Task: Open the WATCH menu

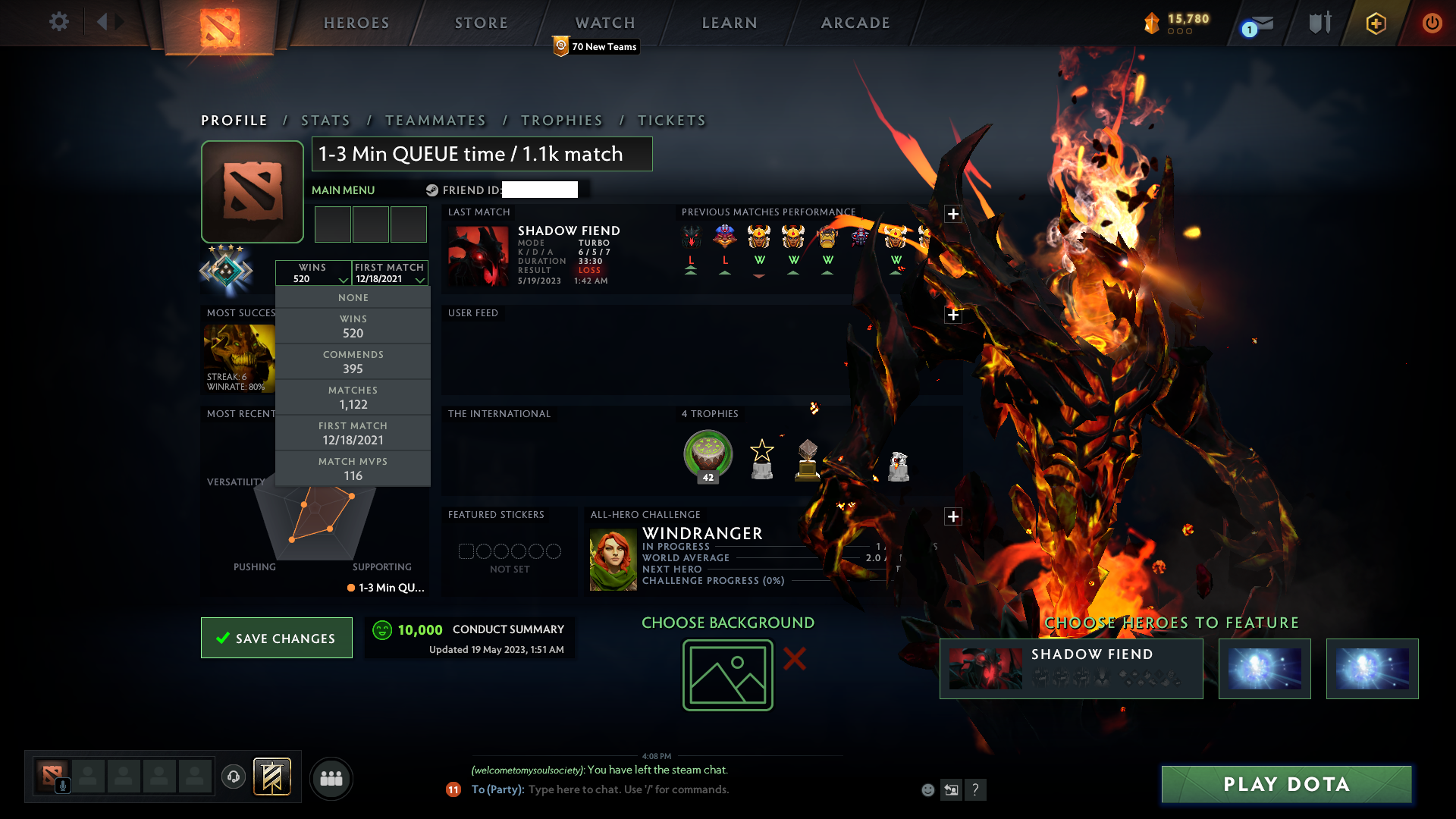Action: [x=604, y=23]
